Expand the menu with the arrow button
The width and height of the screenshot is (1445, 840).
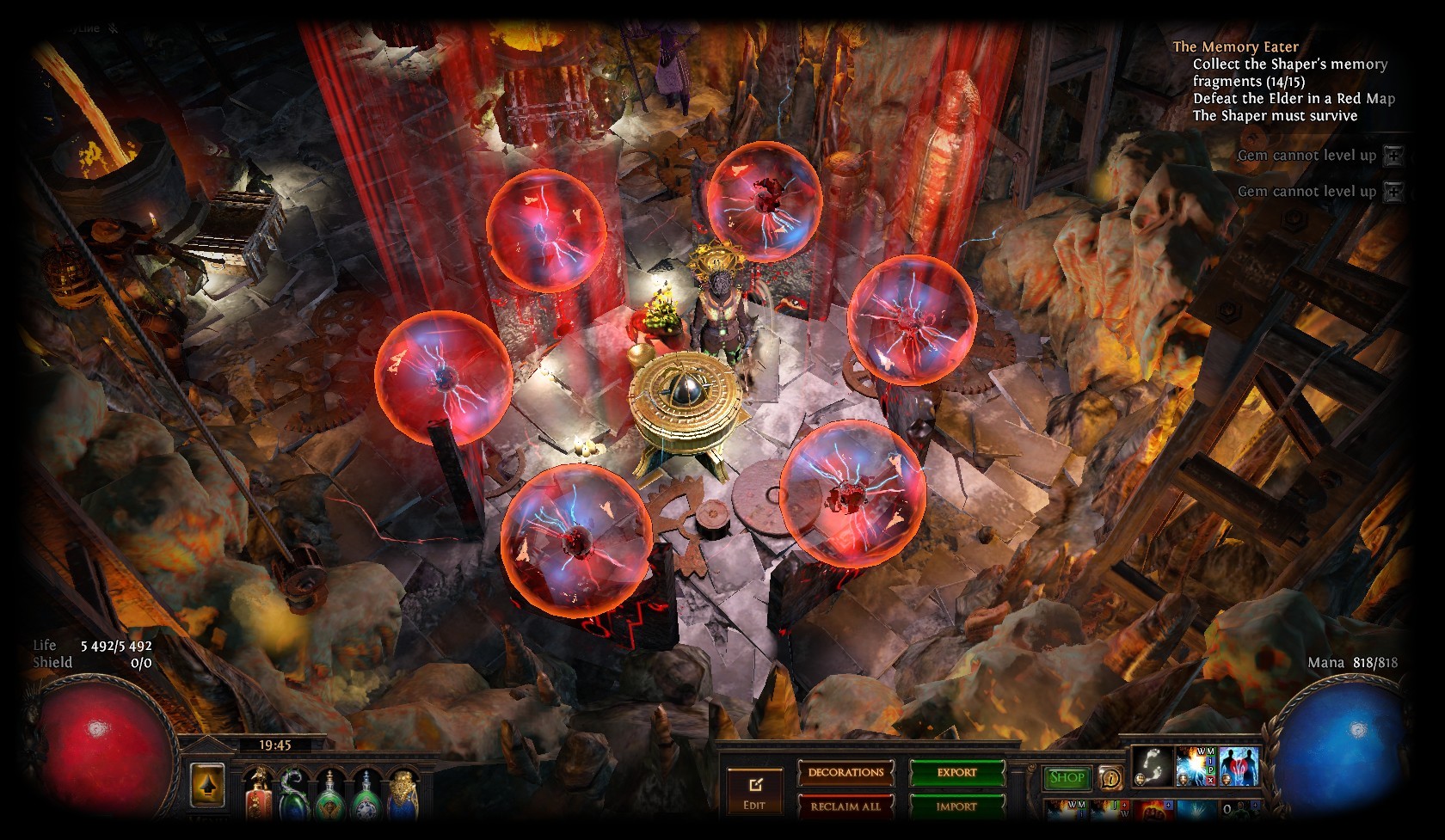click(x=207, y=784)
